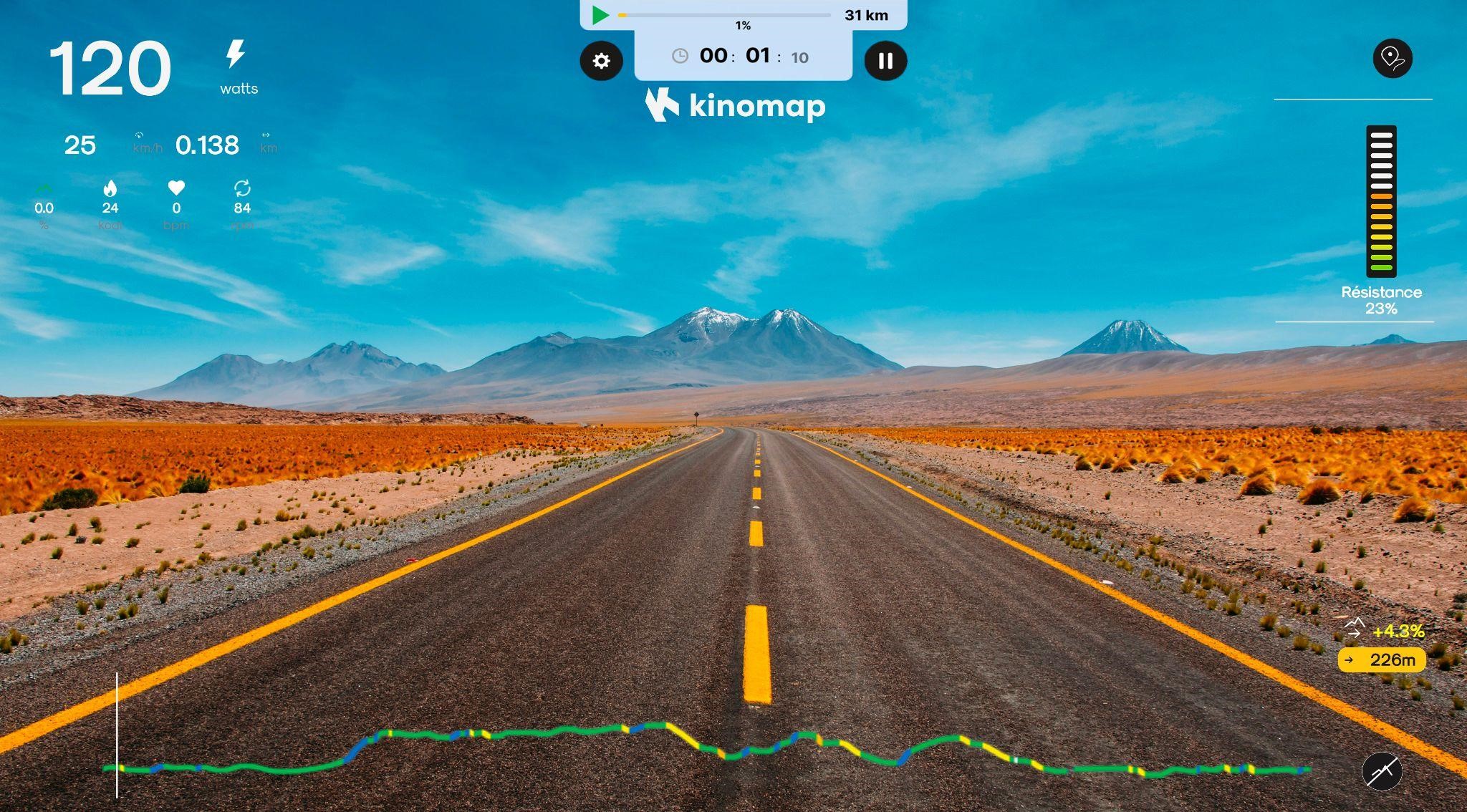Screen dimensions: 1467x812
Task: Open the route map pin icon
Action: [x=1392, y=58]
